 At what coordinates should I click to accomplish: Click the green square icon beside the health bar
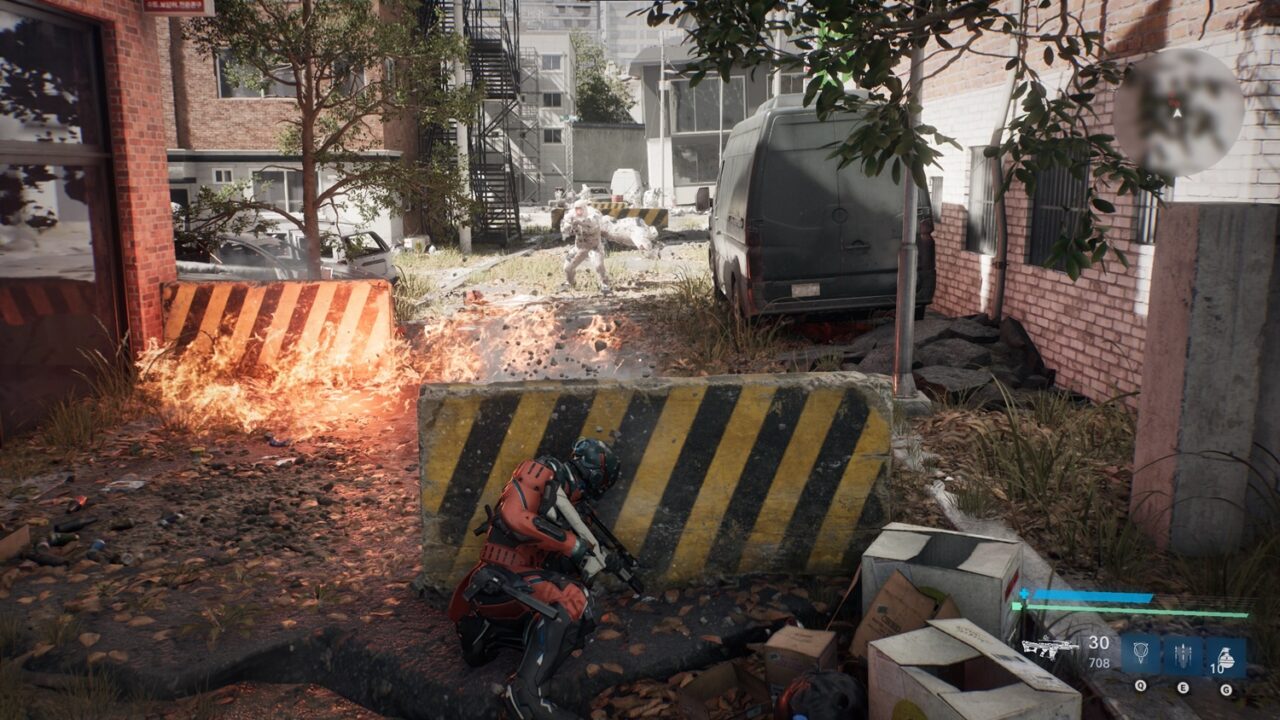1016,606
